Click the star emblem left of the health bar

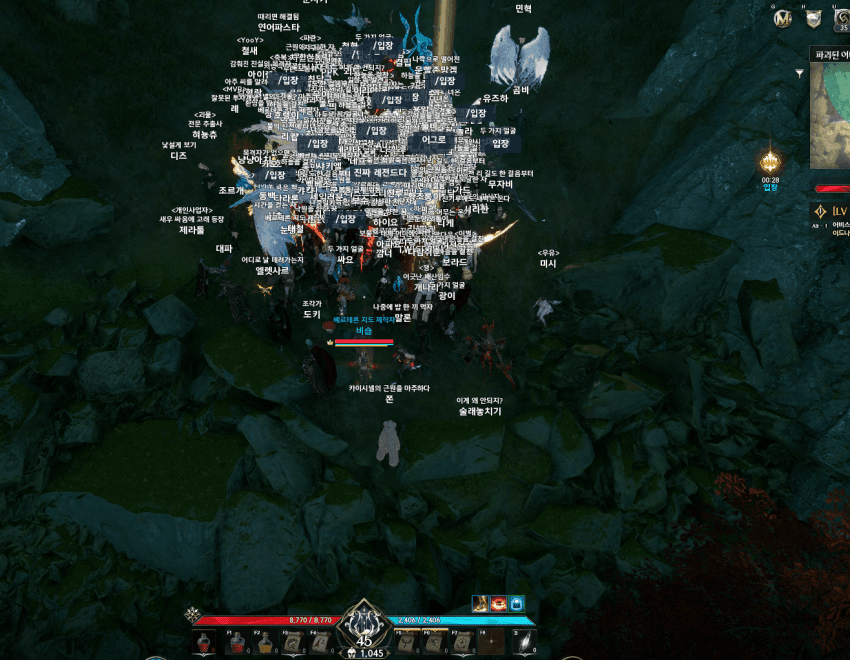192,615
